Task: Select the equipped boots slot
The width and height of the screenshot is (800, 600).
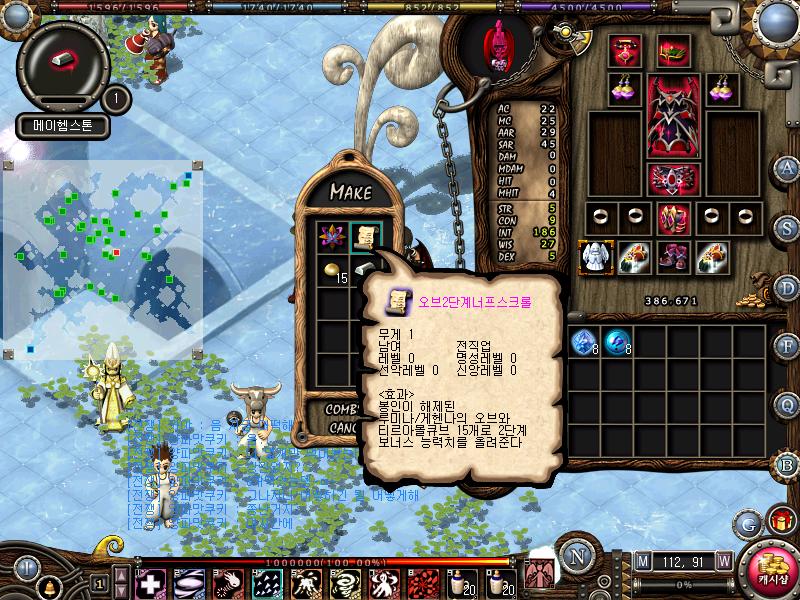Action: click(673, 256)
